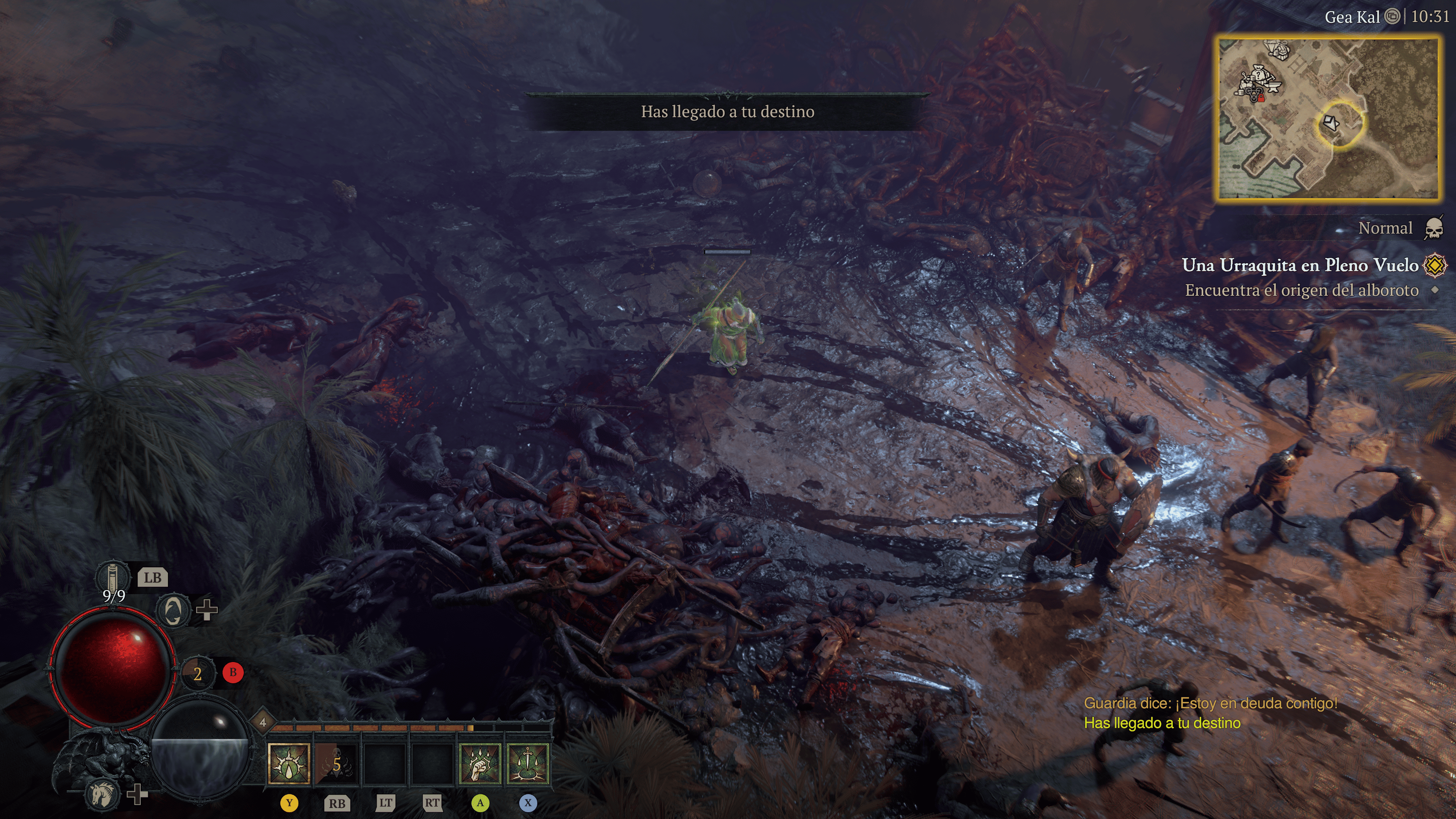This screenshot has height=819, width=1456.
Task: Activate the dripping dagger skill
Action: click(x=528, y=764)
